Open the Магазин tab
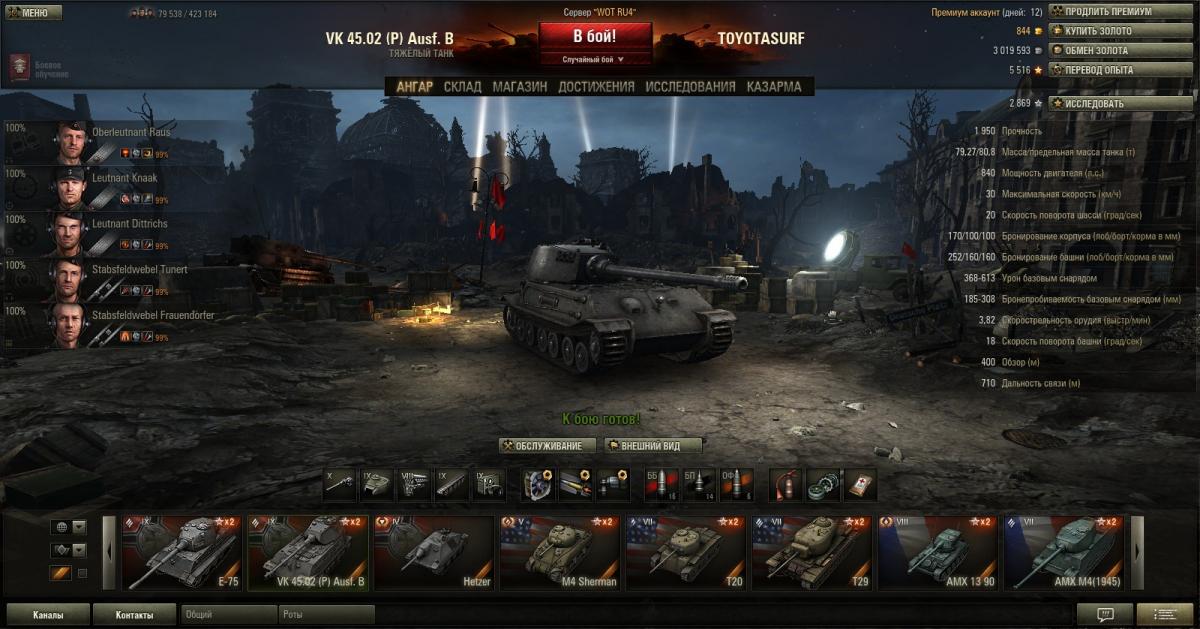The height and width of the screenshot is (629, 1200). click(x=519, y=87)
